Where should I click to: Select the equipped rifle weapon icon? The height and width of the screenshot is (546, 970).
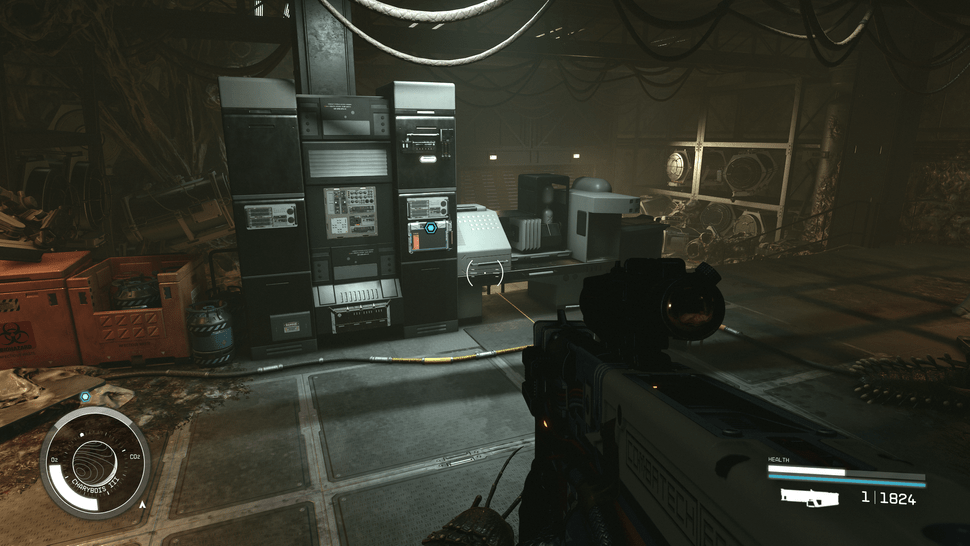click(808, 497)
